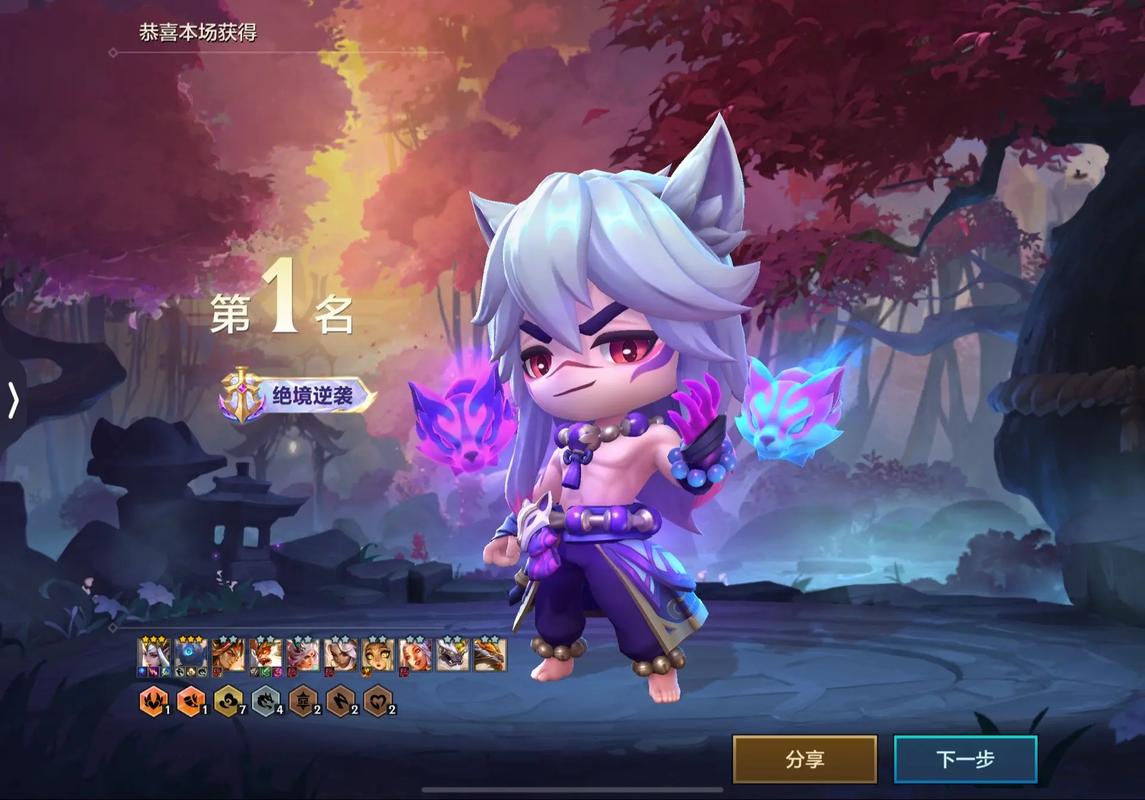
Task: Select the three-star dark blue orb champion portrait
Action: (190, 655)
